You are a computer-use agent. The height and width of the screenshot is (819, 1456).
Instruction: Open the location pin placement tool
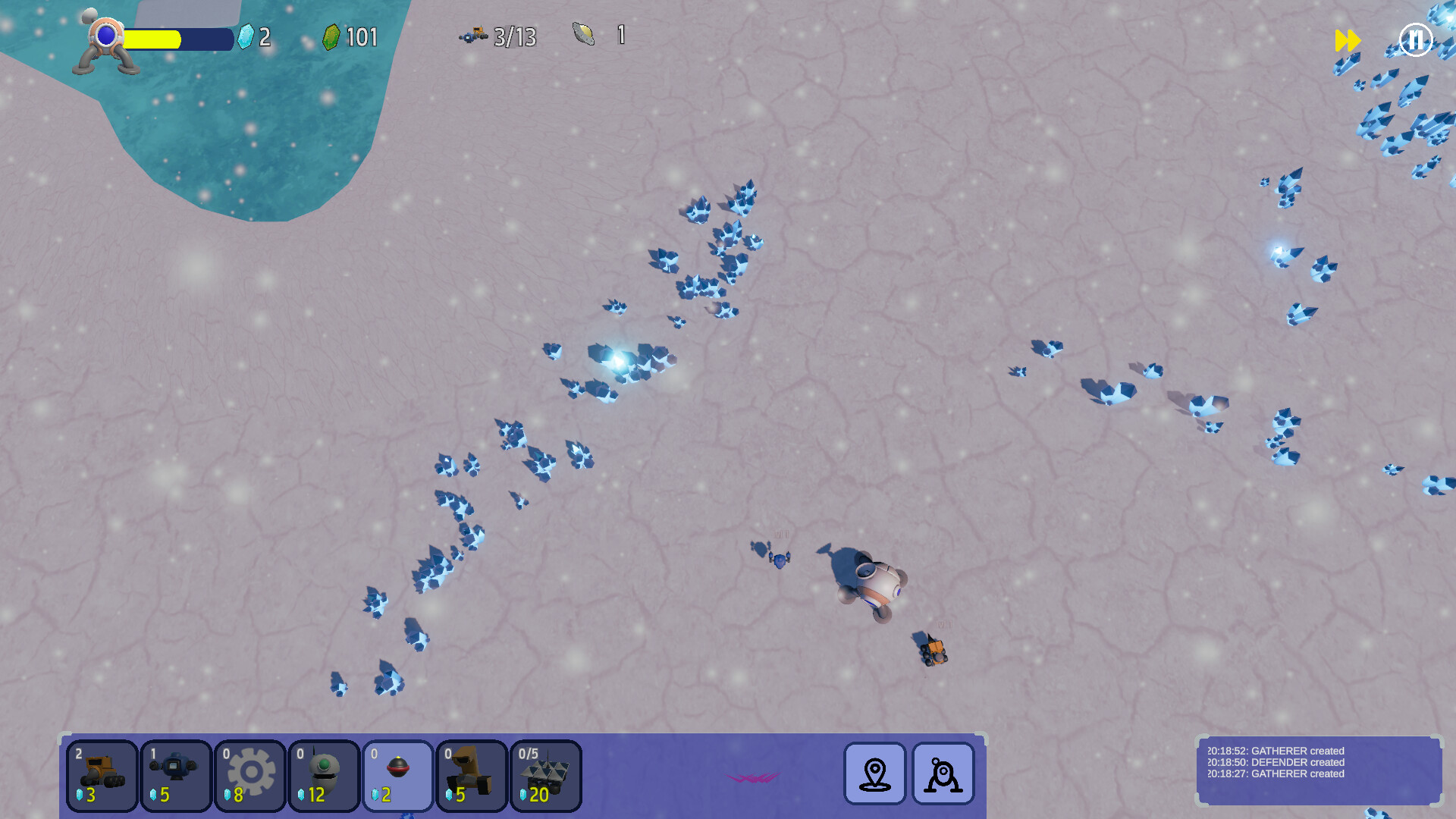[874, 775]
